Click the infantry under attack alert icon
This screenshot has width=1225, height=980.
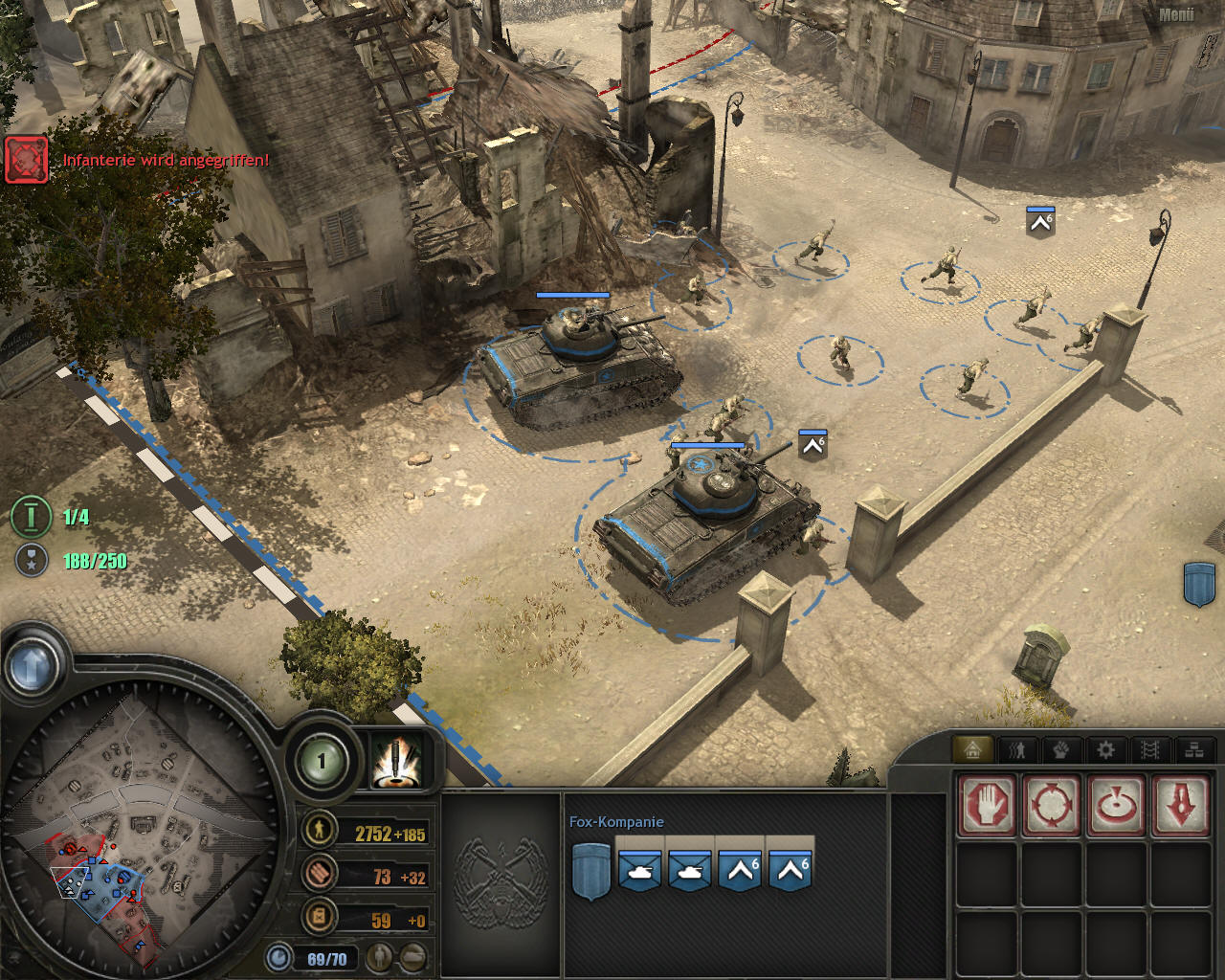(26, 159)
